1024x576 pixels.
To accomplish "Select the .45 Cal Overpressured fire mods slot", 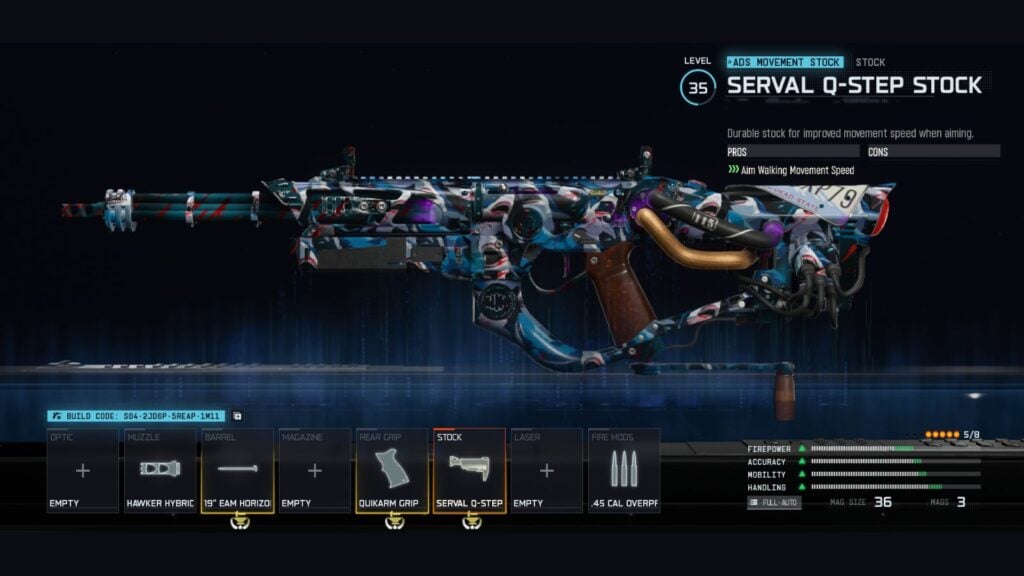I will pyautogui.click(x=623, y=470).
